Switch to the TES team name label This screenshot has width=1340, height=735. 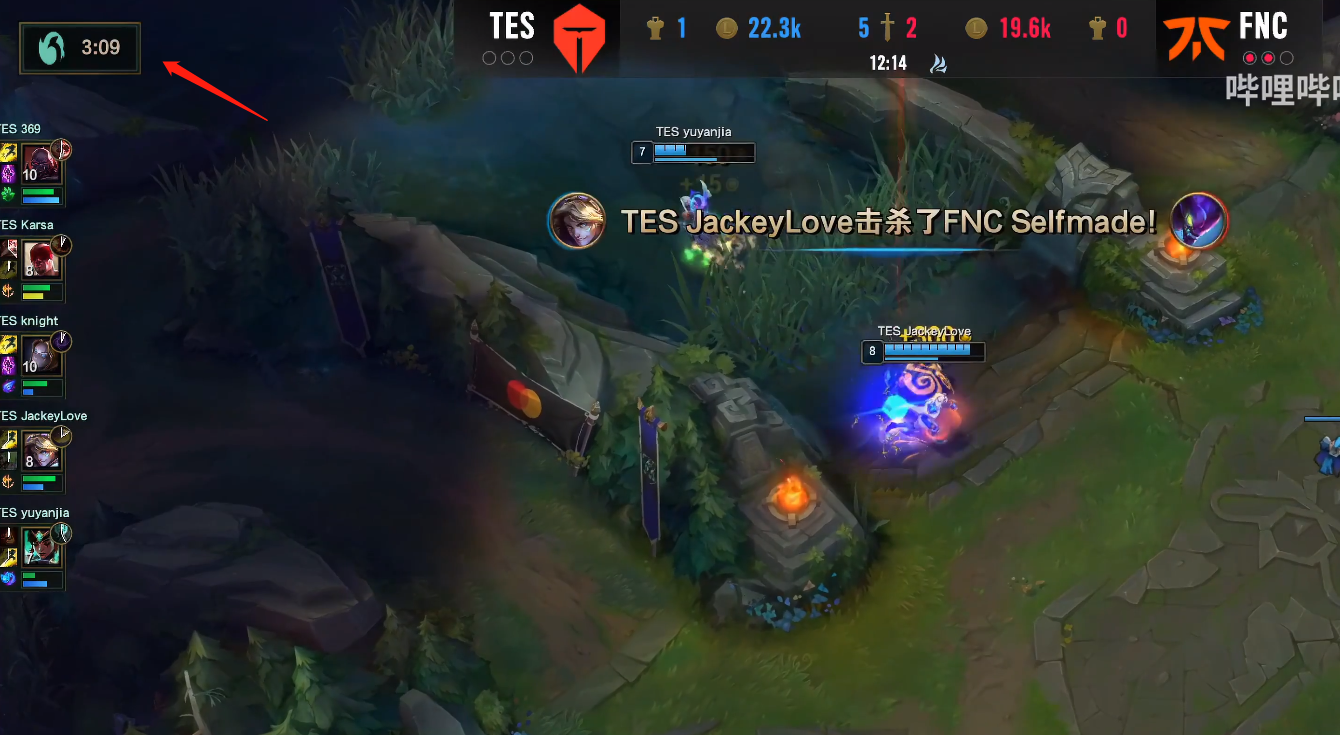[x=510, y=27]
